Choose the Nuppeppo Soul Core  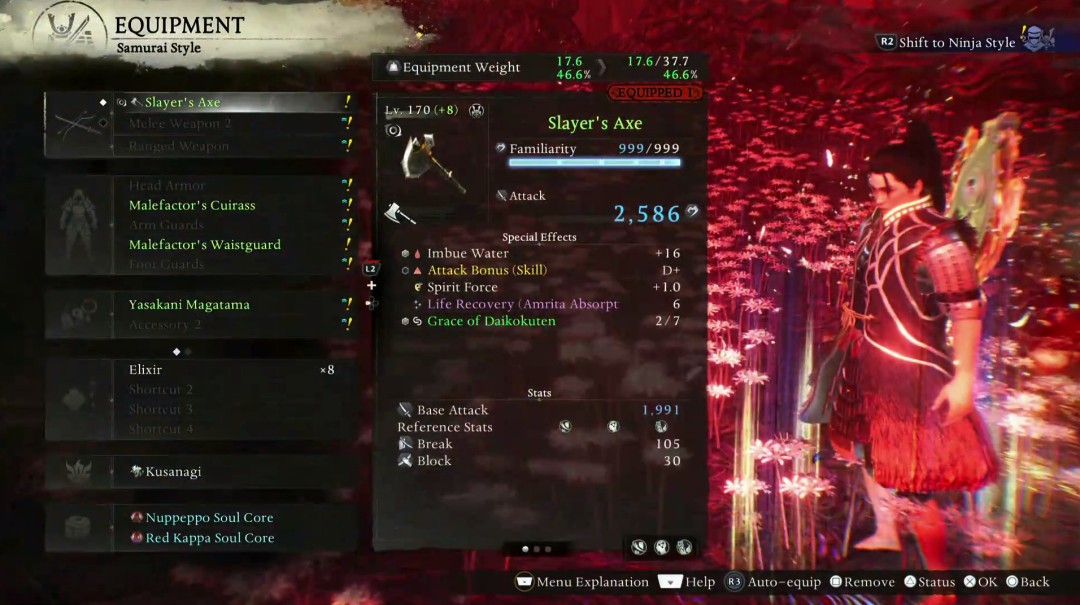(x=209, y=518)
